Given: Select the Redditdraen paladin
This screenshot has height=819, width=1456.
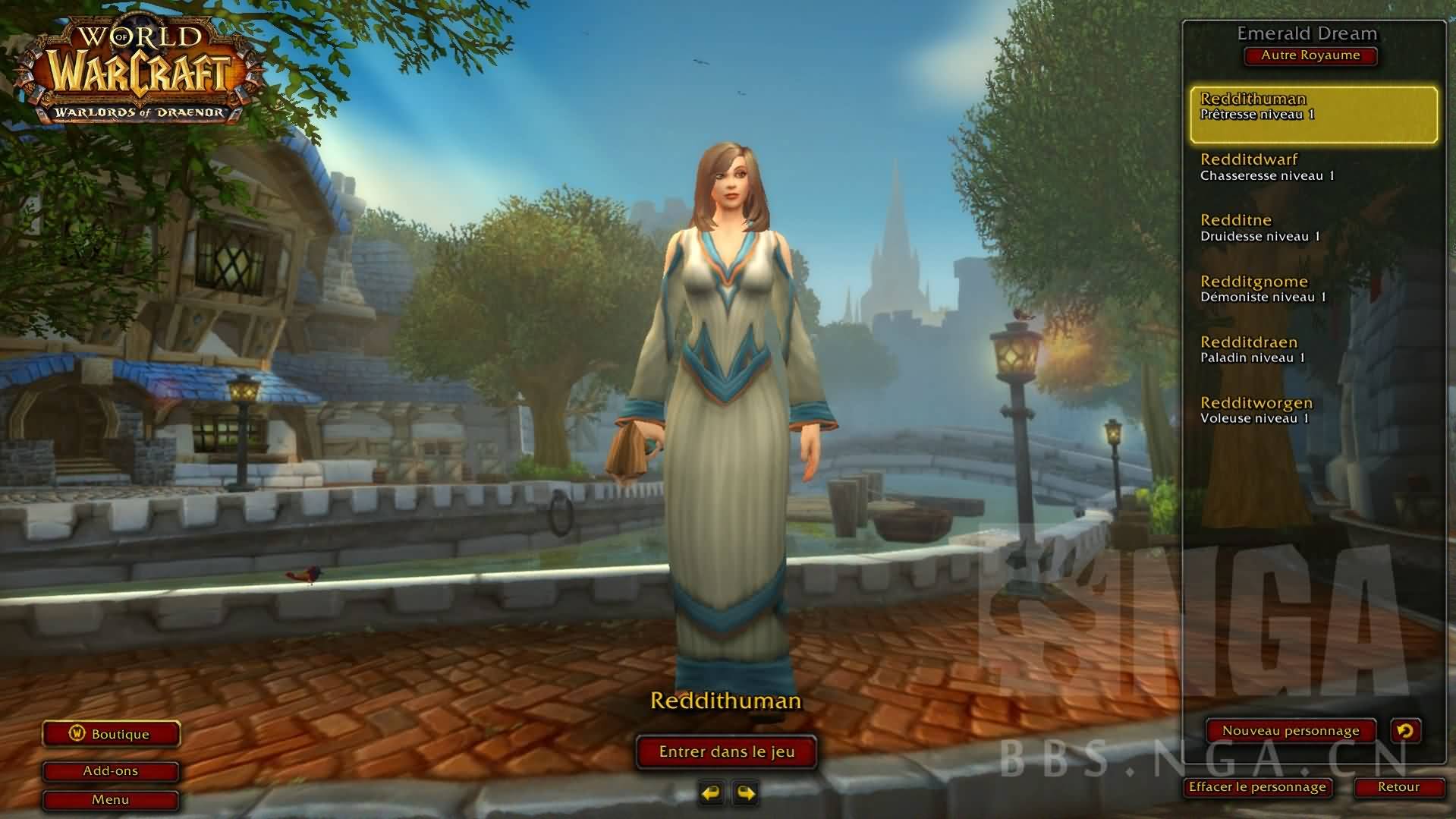Looking at the screenshot, I should click(1313, 350).
